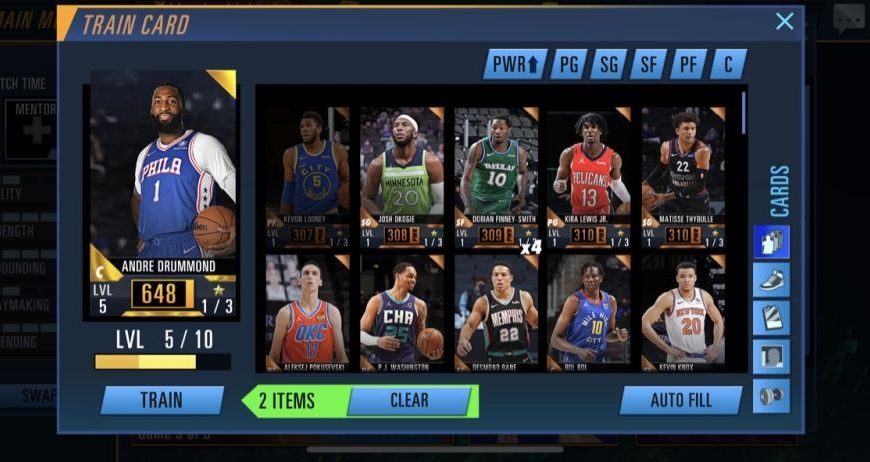Image resolution: width=870 pixels, height=462 pixels.
Task: Open the dumbbell items category
Action: tap(771, 396)
